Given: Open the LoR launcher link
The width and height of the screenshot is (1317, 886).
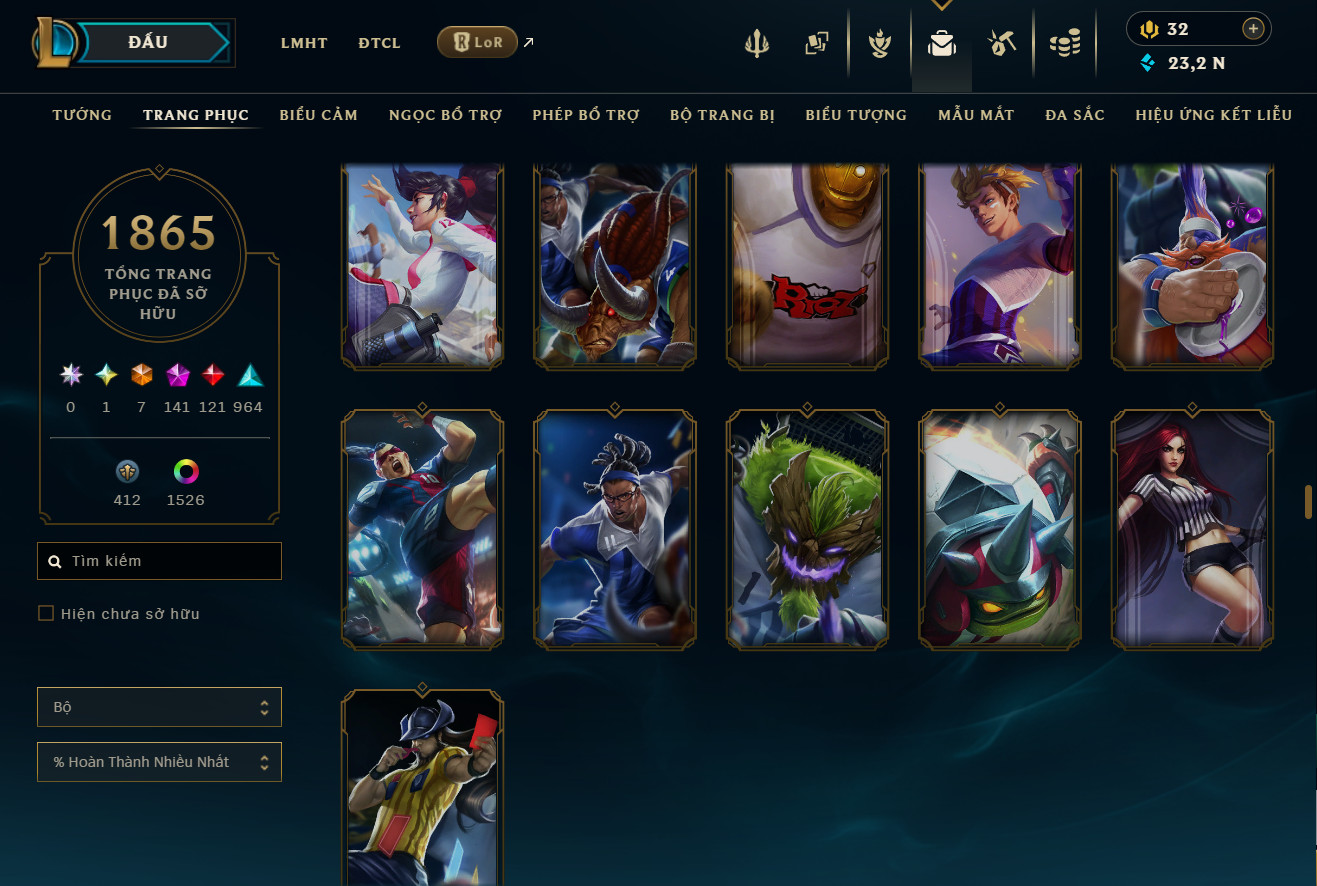Looking at the screenshot, I should (477, 42).
